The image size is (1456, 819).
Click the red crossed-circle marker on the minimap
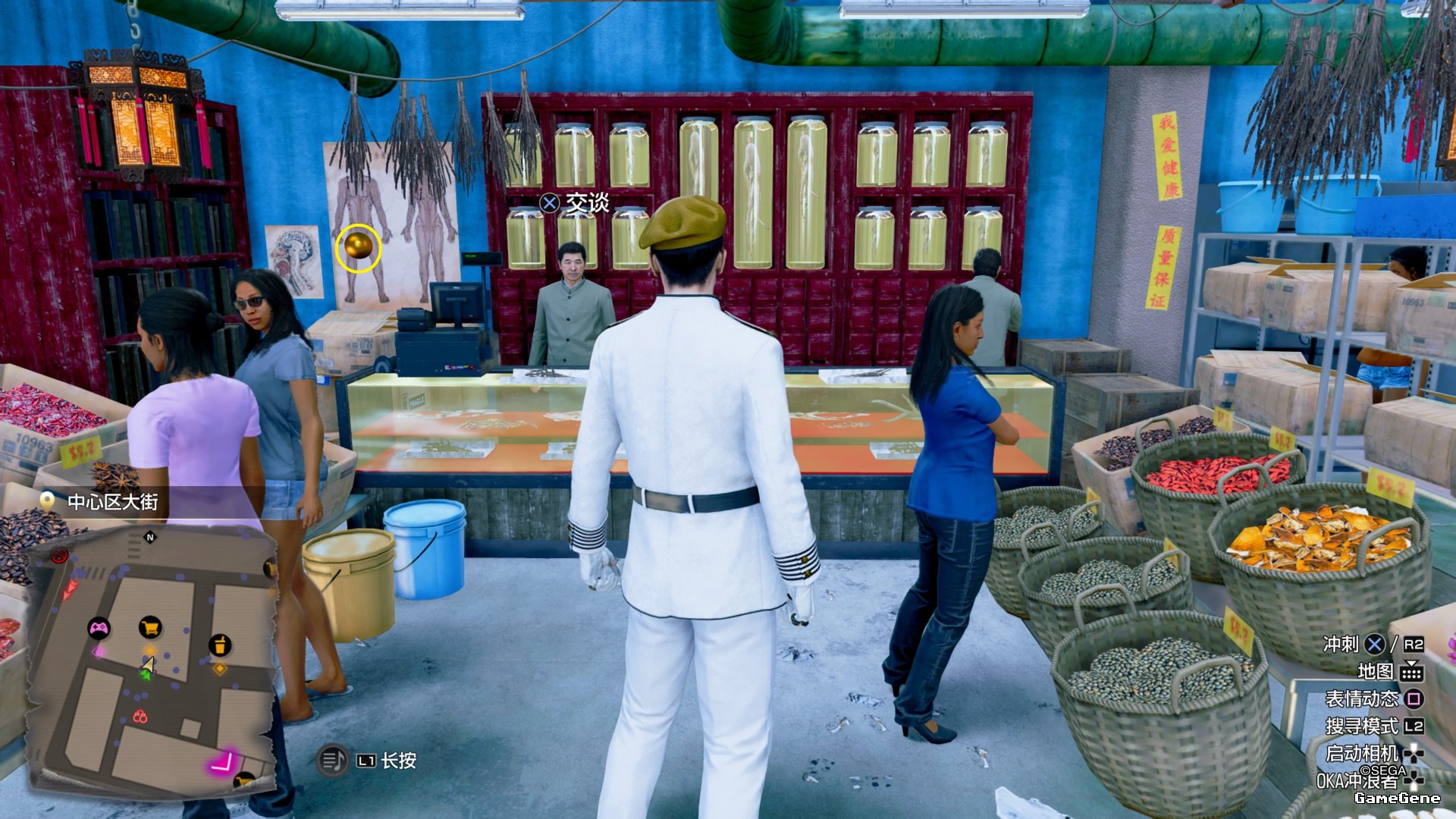coord(58,557)
